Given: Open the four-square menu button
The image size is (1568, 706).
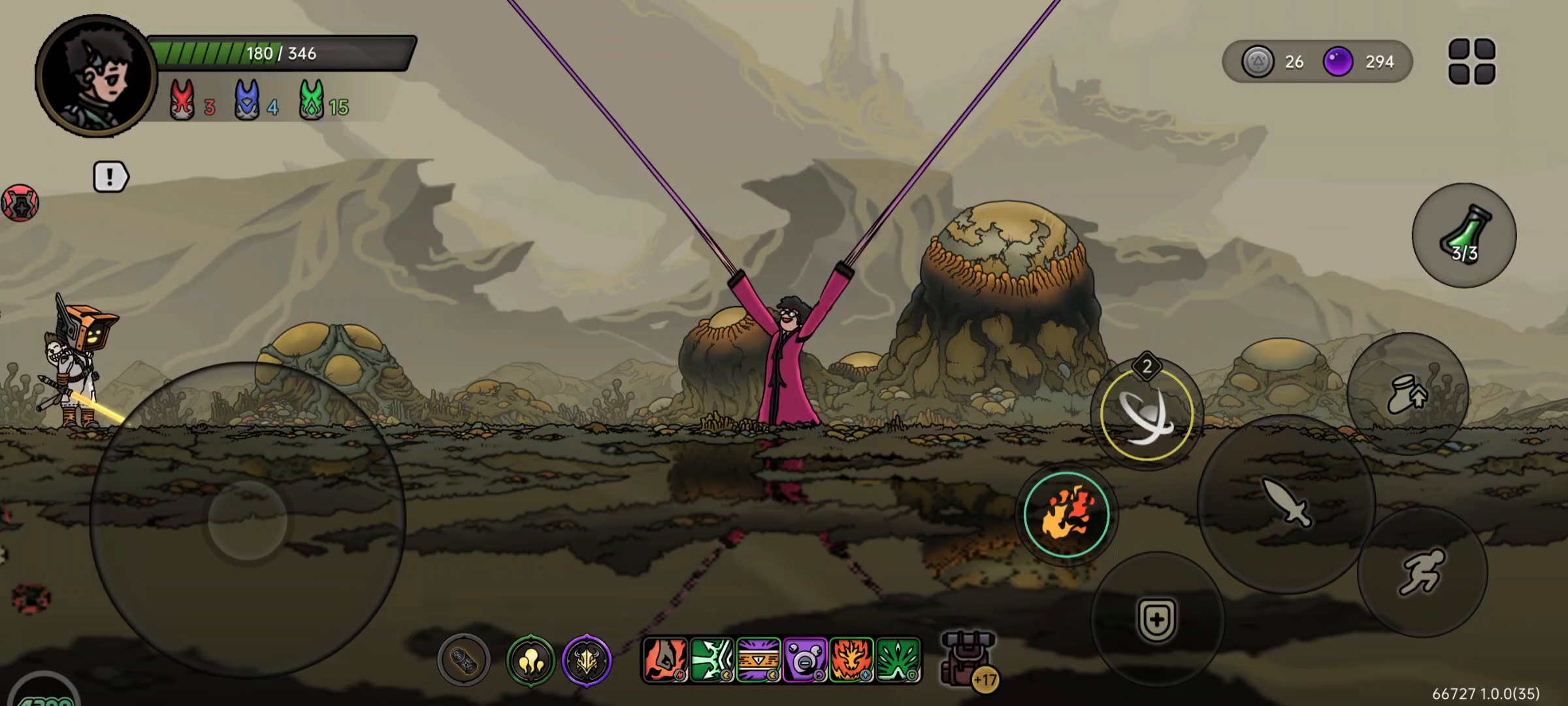Looking at the screenshot, I should click(1471, 61).
